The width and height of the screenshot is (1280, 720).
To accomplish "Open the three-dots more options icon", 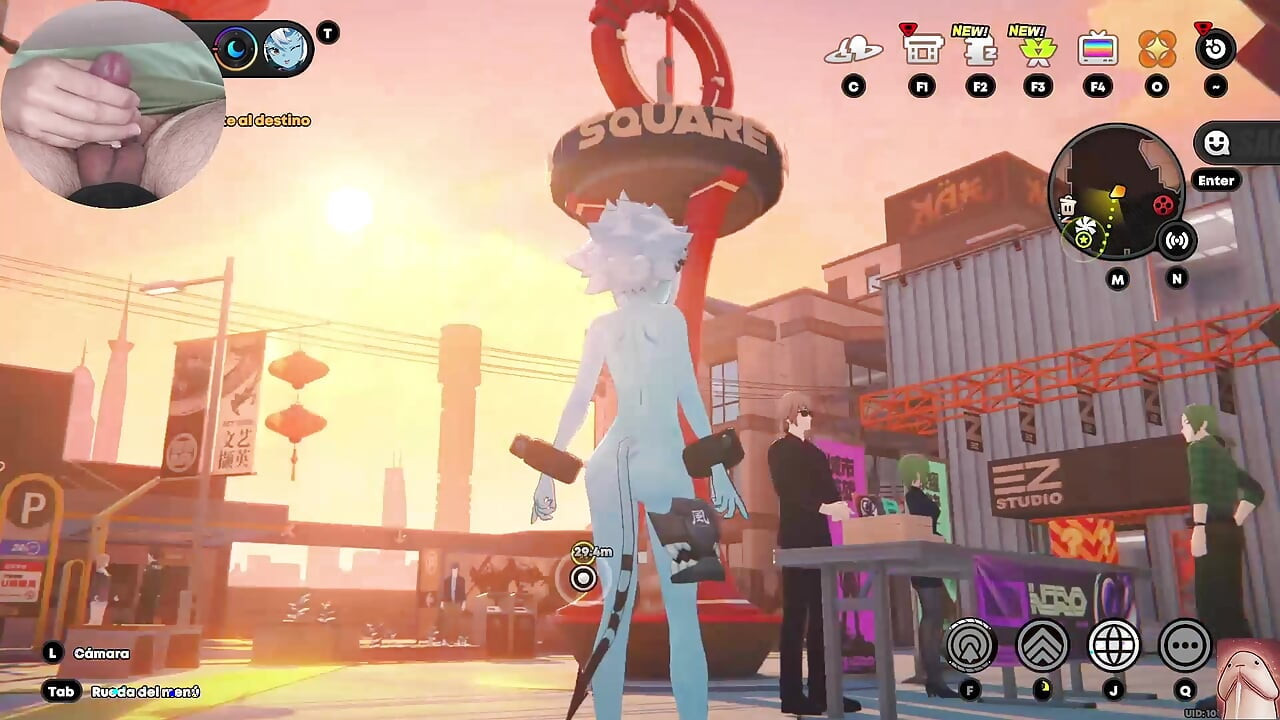I will pos(1185,645).
